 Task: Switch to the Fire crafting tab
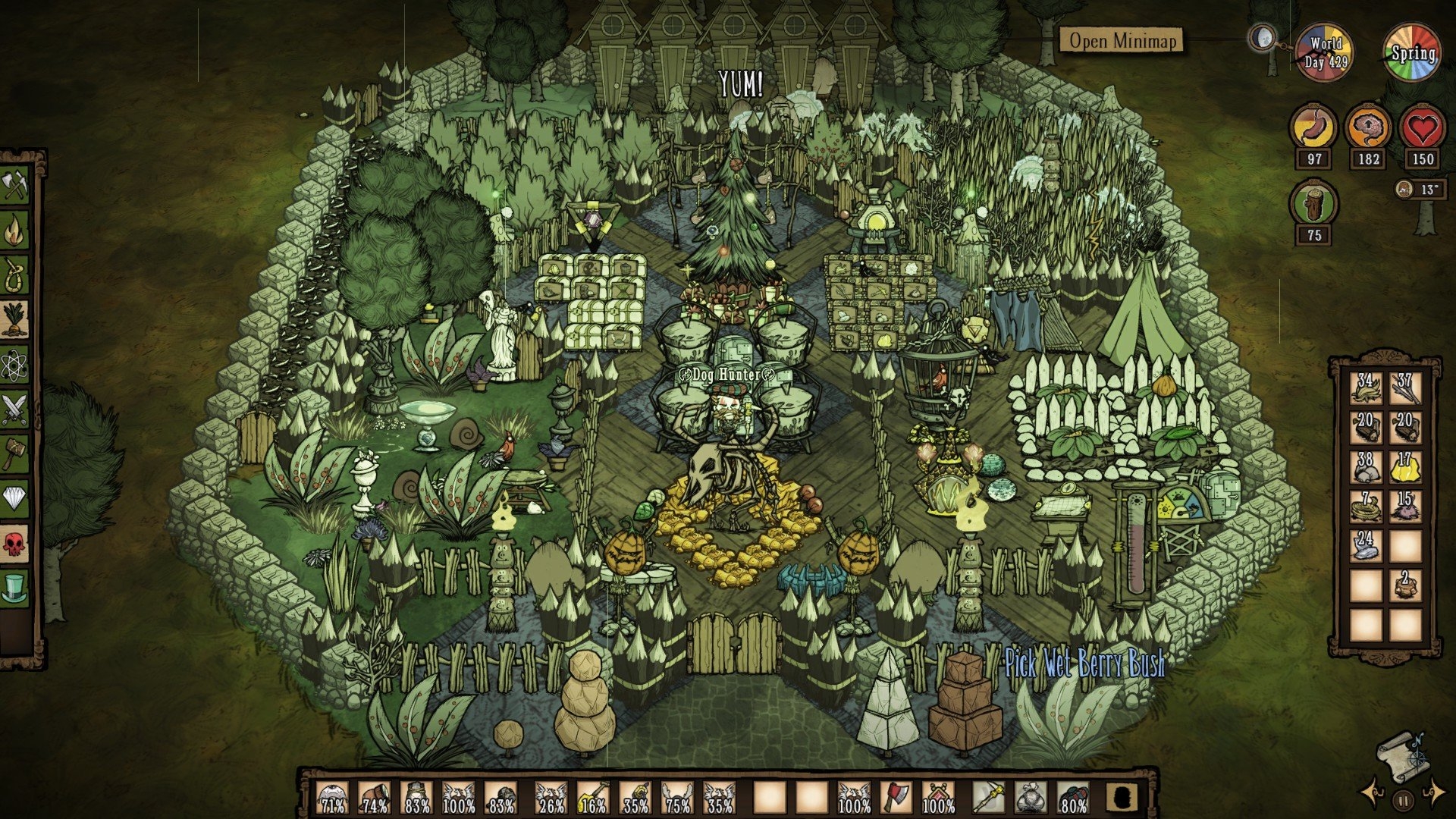coord(15,231)
